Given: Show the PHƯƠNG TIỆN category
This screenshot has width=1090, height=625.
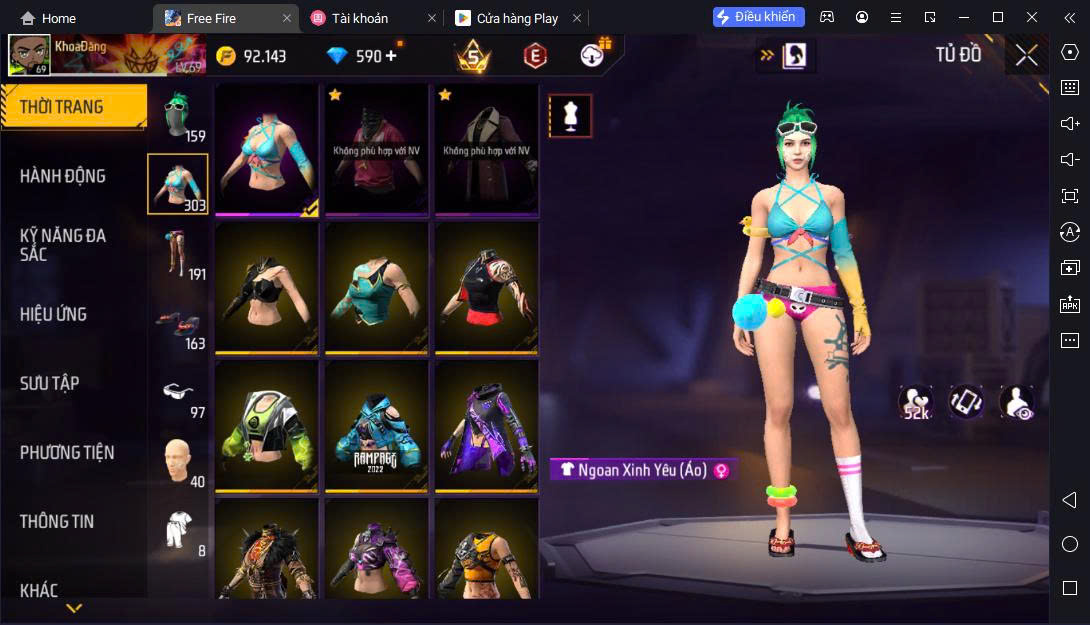Looking at the screenshot, I should click(x=67, y=452).
